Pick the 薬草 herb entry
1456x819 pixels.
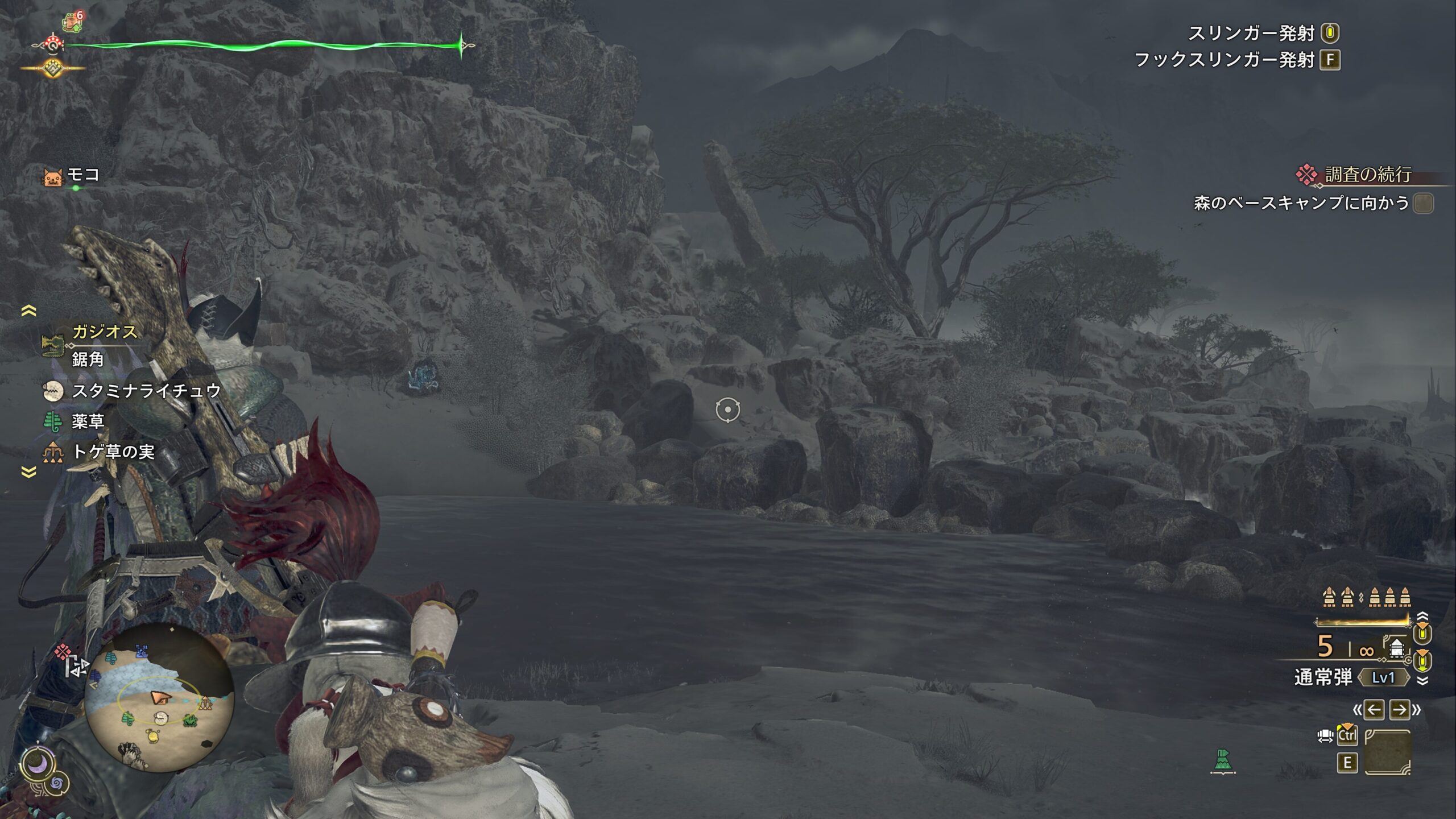pyautogui.click(x=88, y=421)
